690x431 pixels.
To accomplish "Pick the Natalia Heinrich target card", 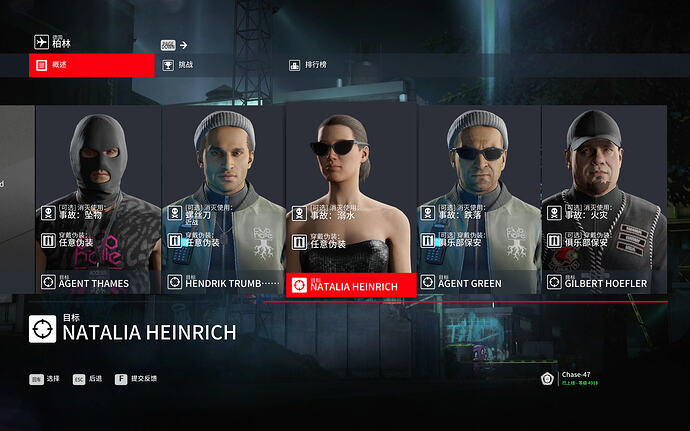I will click(351, 200).
